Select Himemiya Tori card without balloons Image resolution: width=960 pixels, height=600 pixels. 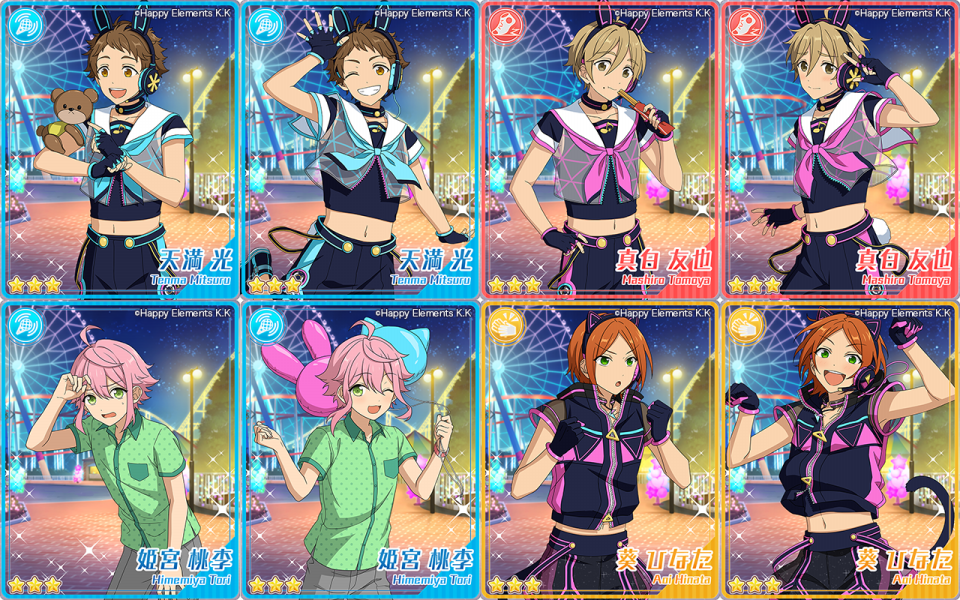(120, 450)
